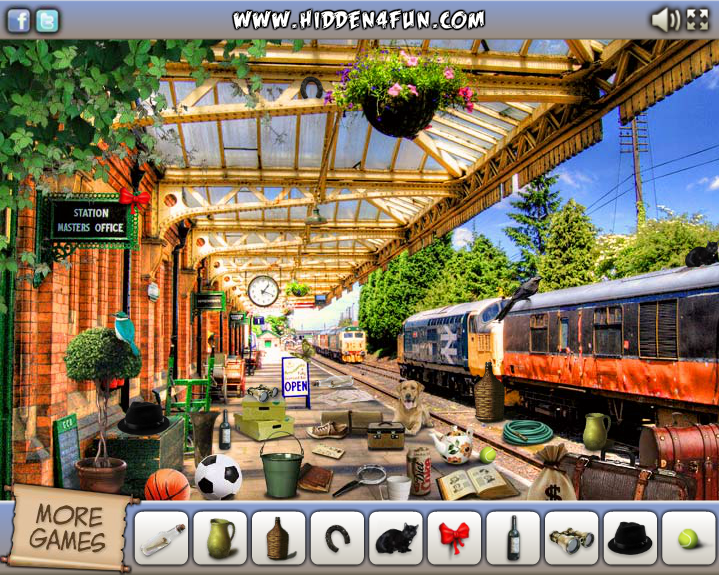
Task: Select the message in a bottle slot
Action: 160,538
